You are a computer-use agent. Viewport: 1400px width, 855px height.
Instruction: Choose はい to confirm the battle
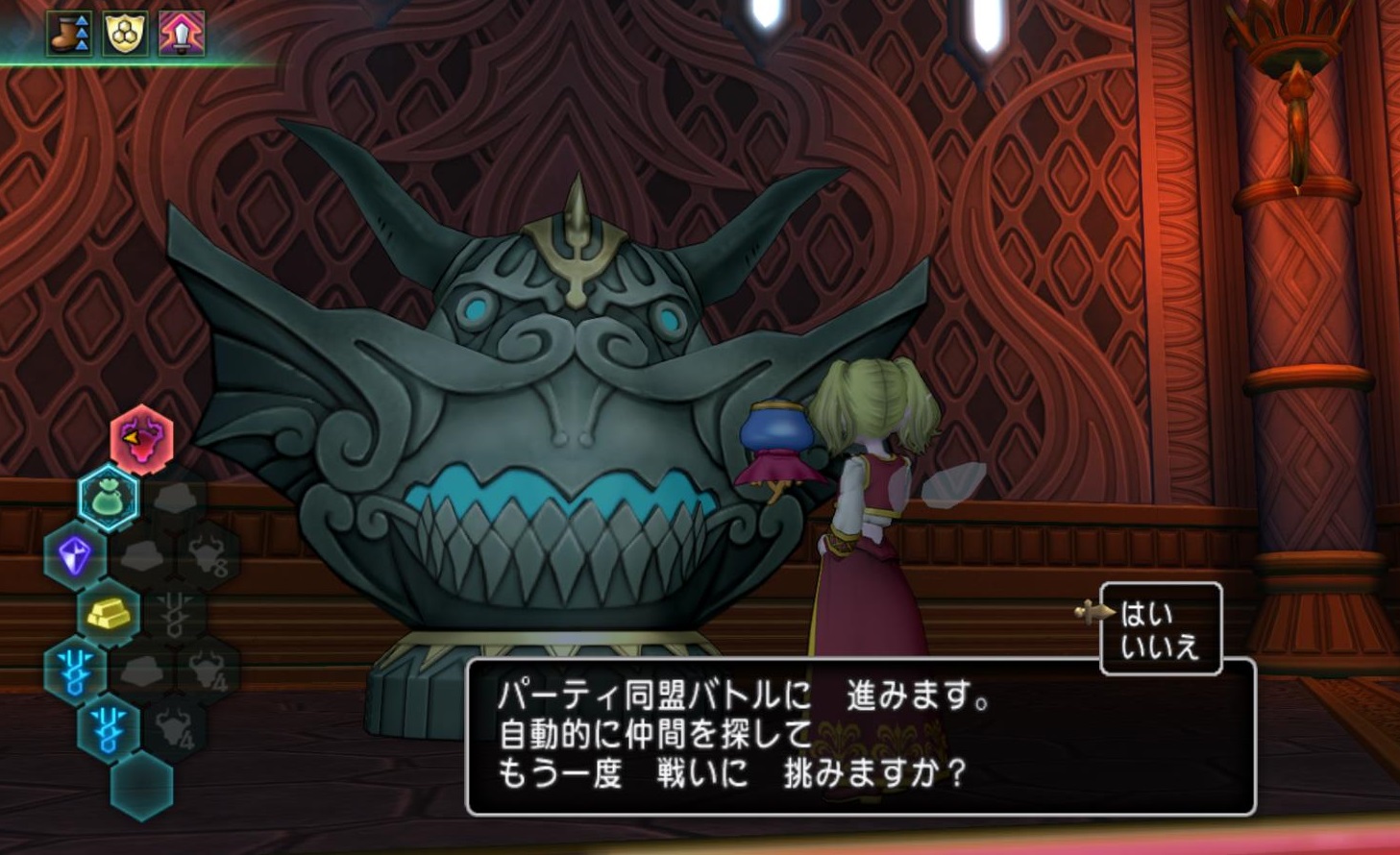tap(1146, 612)
